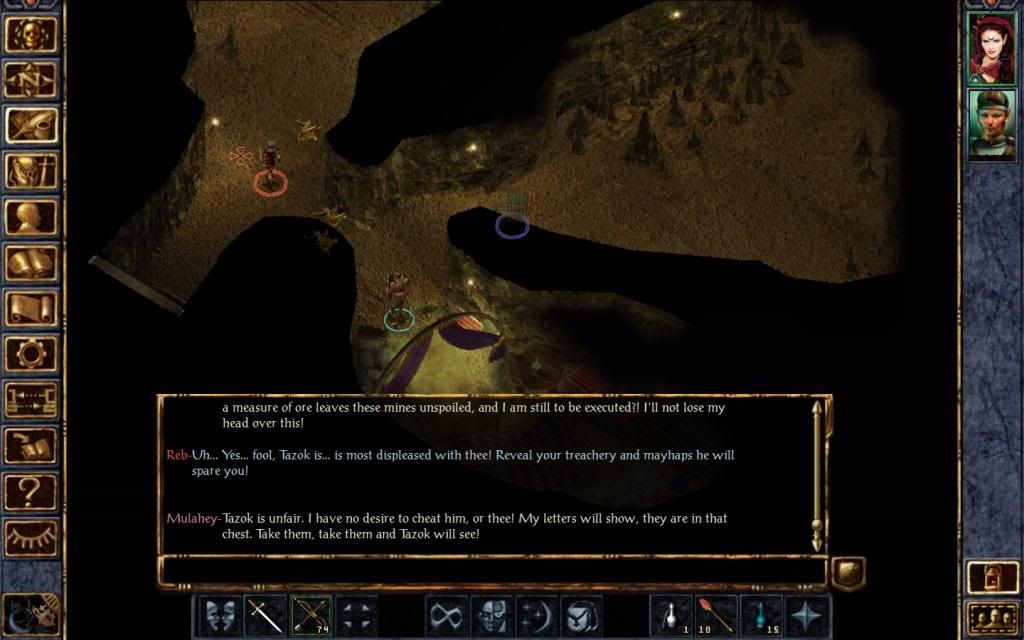Use the white potion quick item
This screenshot has height=640, width=1024.
pyautogui.click(x=670, y=615)
